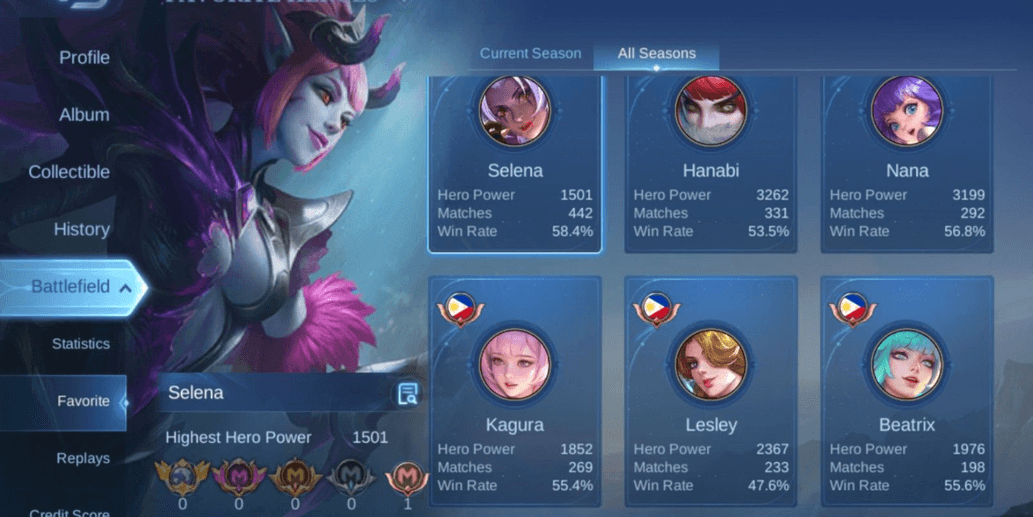Click the hero details icon beside Selena's name

point(407,393)
